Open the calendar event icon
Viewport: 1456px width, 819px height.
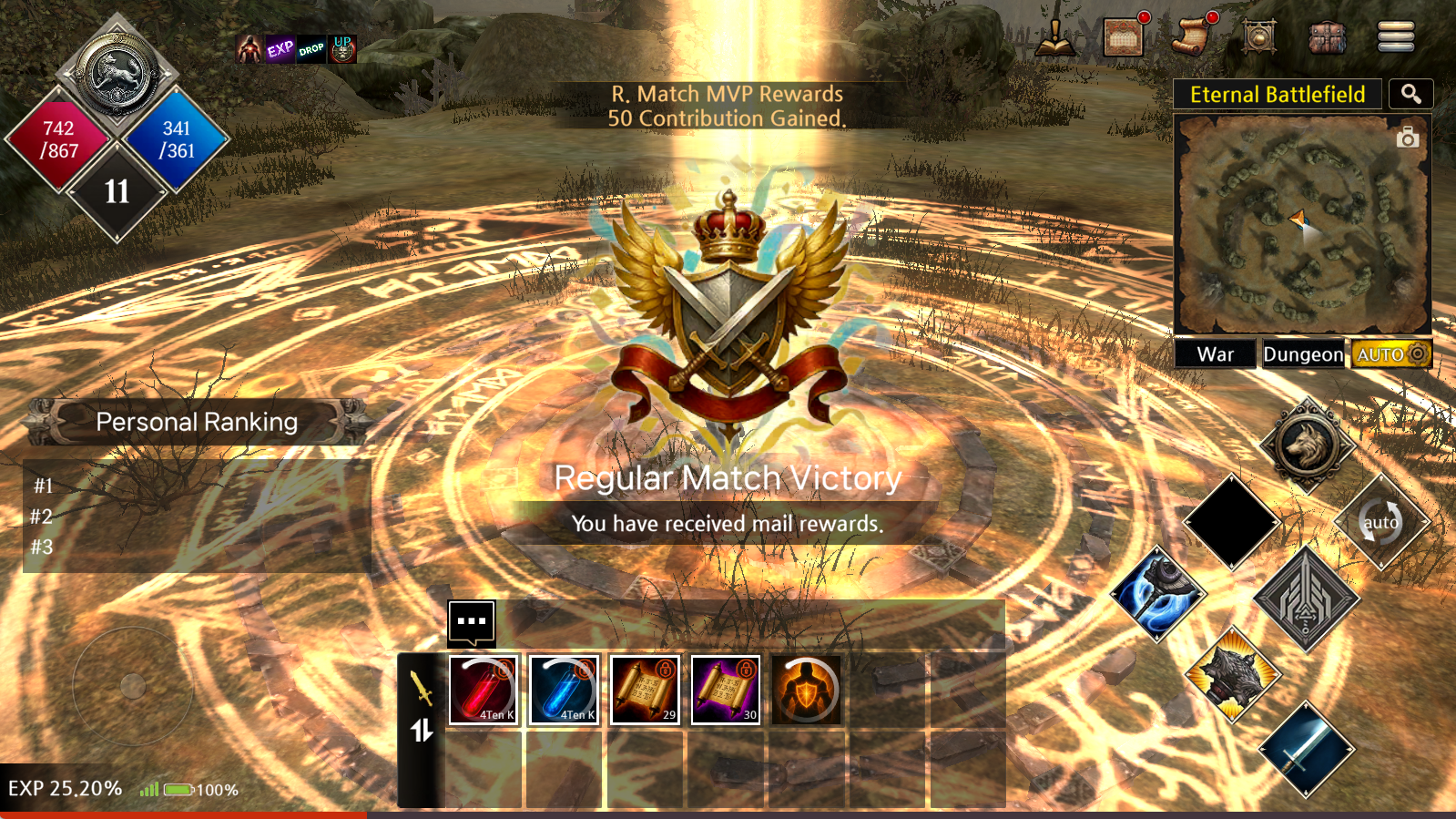tap(1124, 37)
